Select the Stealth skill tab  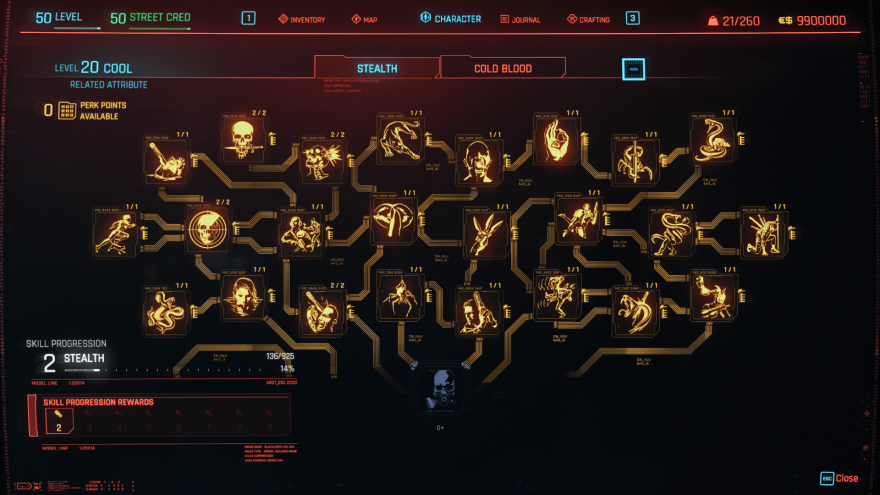coord(377,68)
